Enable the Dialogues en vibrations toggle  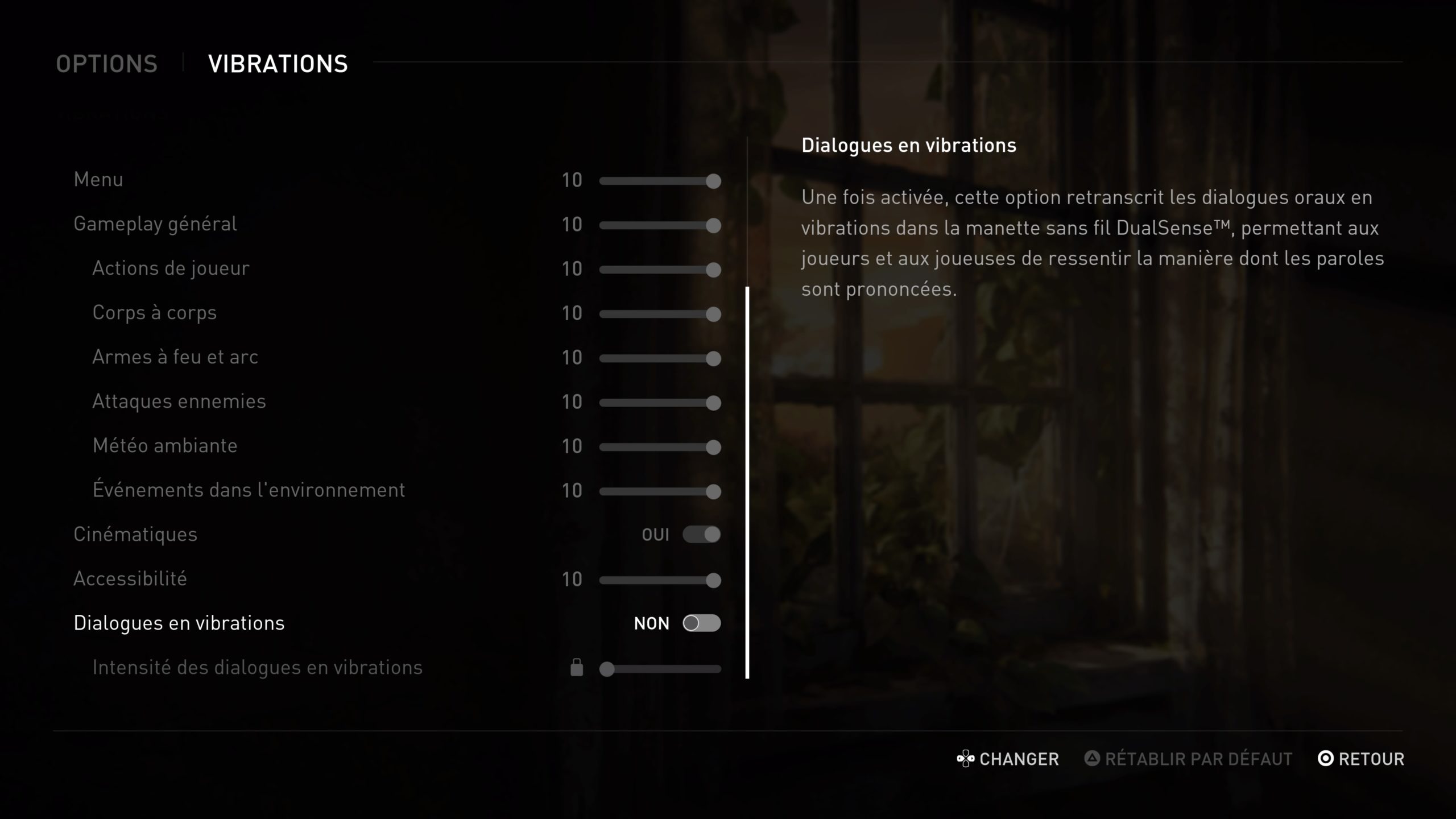[701, 623]
